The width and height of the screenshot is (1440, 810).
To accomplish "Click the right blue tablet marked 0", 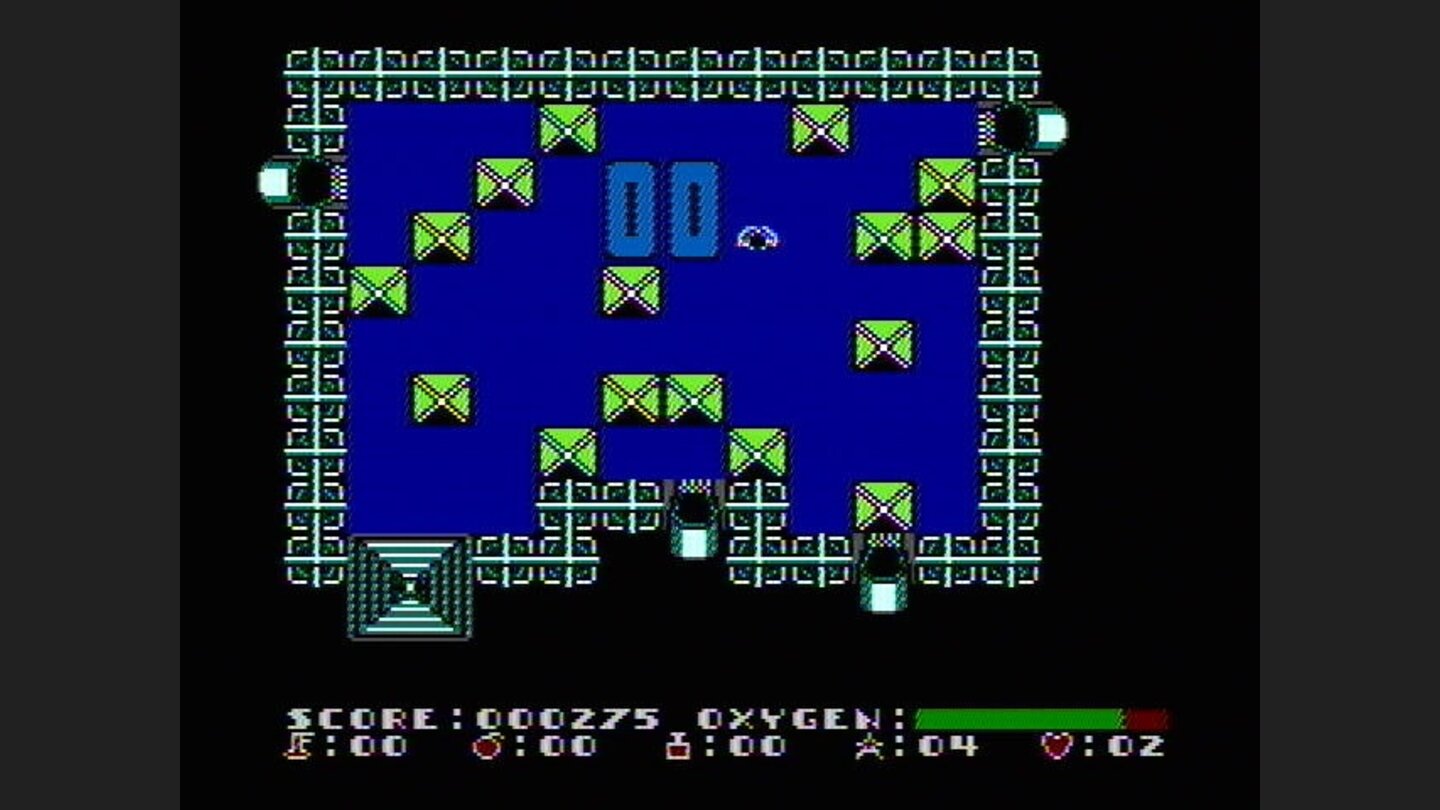I will [692, 207].
